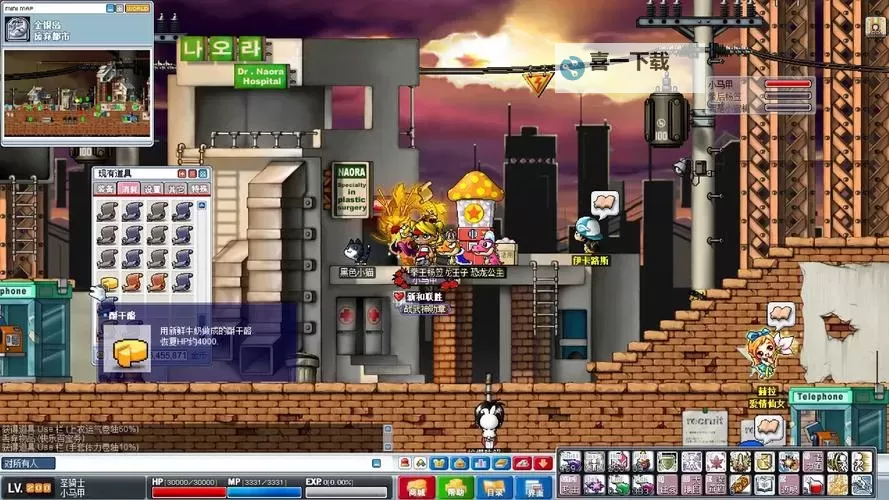The height and width of the screenshot is (500, 889).
Task: Open the green 帮助 help button
Action: [x=456, y=486]
